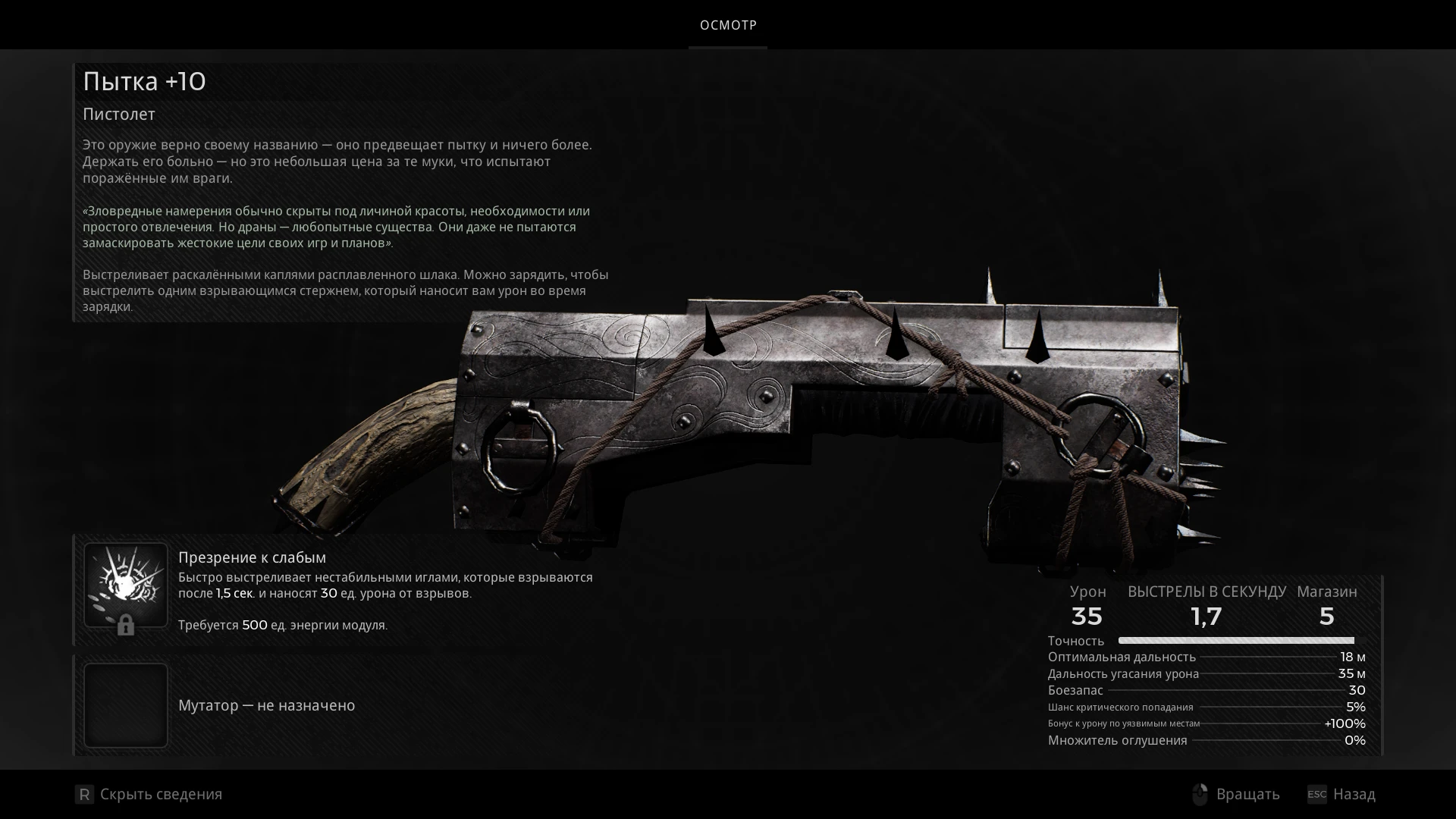Viewport: 1456px width, 819px height.
Task: Click Назад to go back
Action: [1356, 794]
